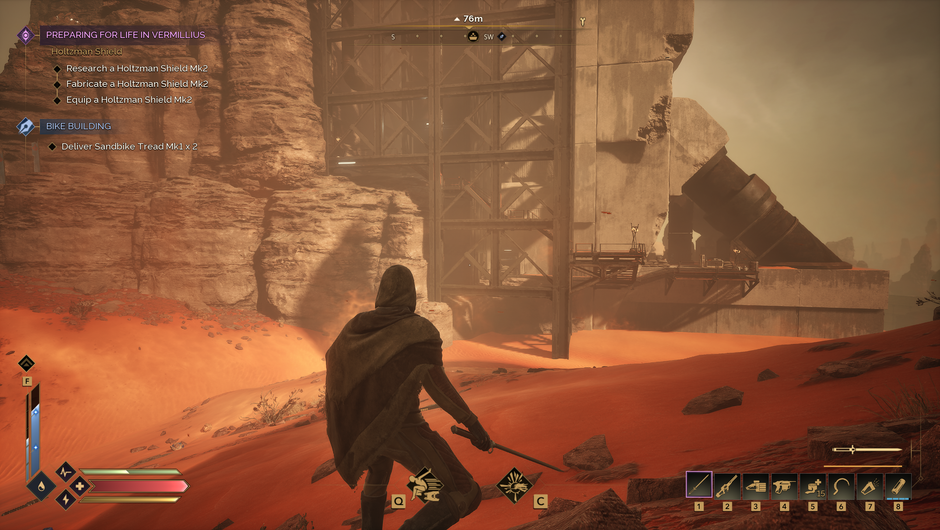Click the compass bar waypoint marker

474,37
